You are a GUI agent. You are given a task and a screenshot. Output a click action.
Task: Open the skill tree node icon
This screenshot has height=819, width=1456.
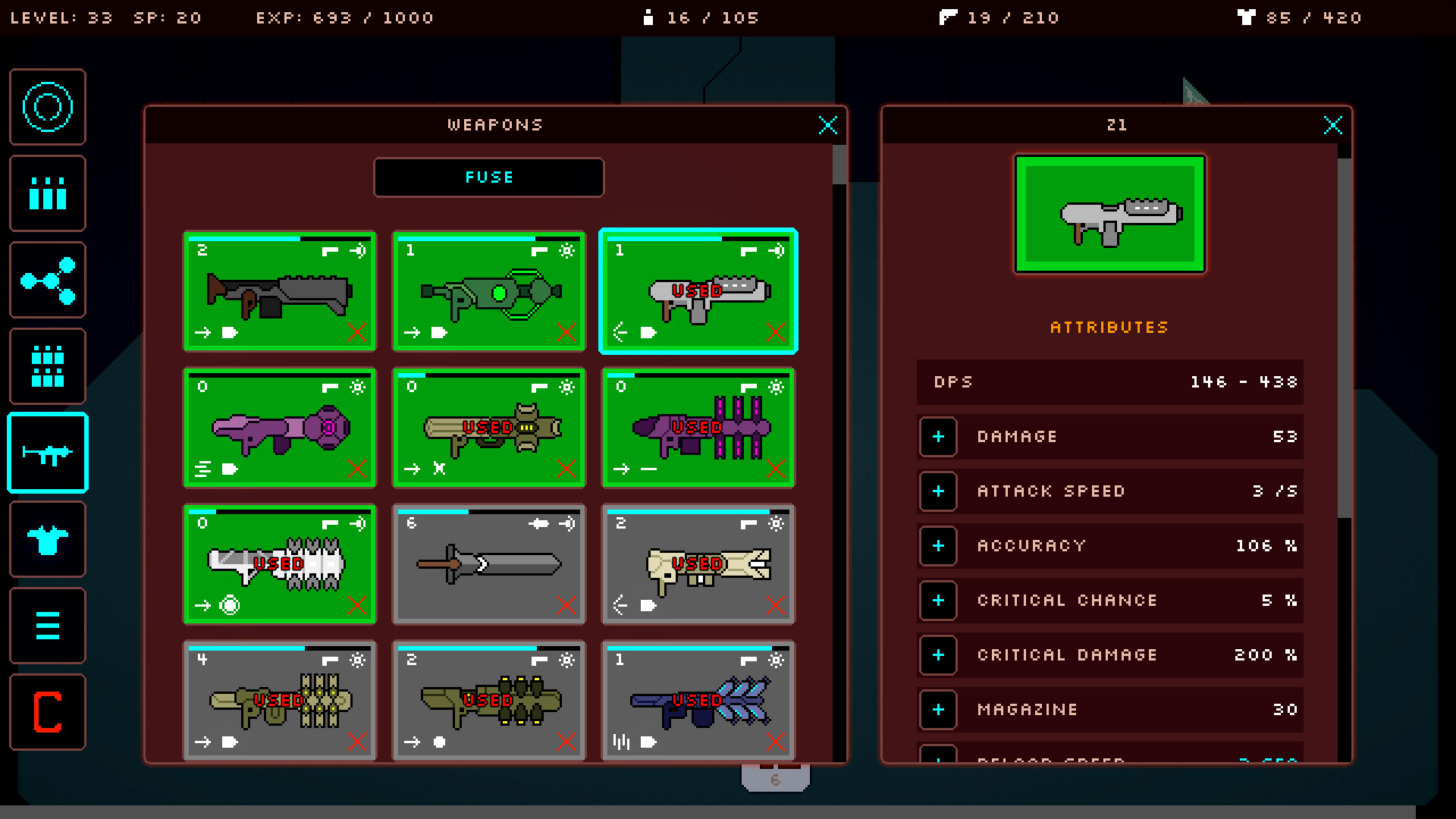47,280
